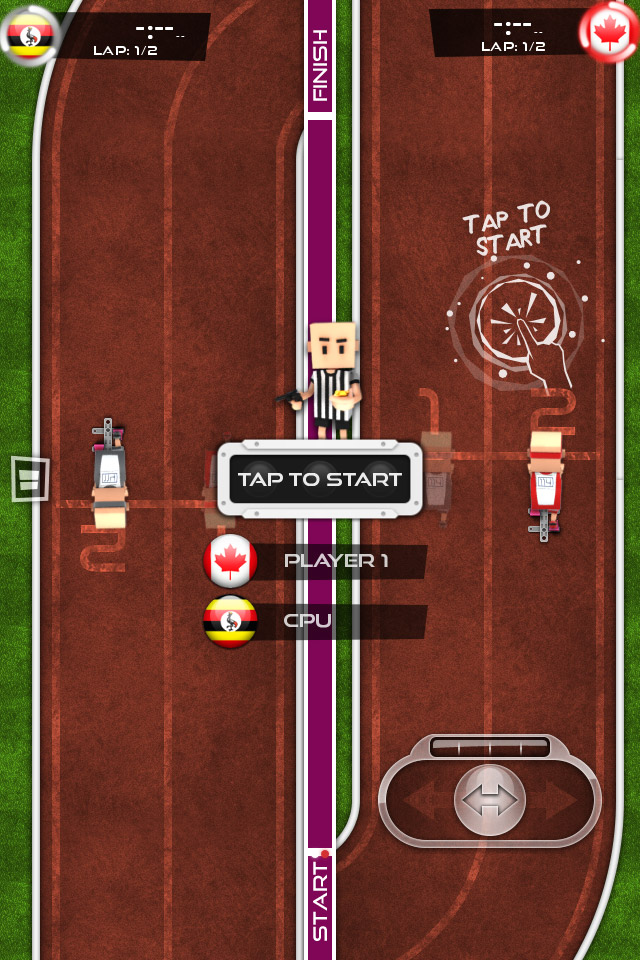Tap the TAP TO START button
640x960 pixels.
click(319, 479)
